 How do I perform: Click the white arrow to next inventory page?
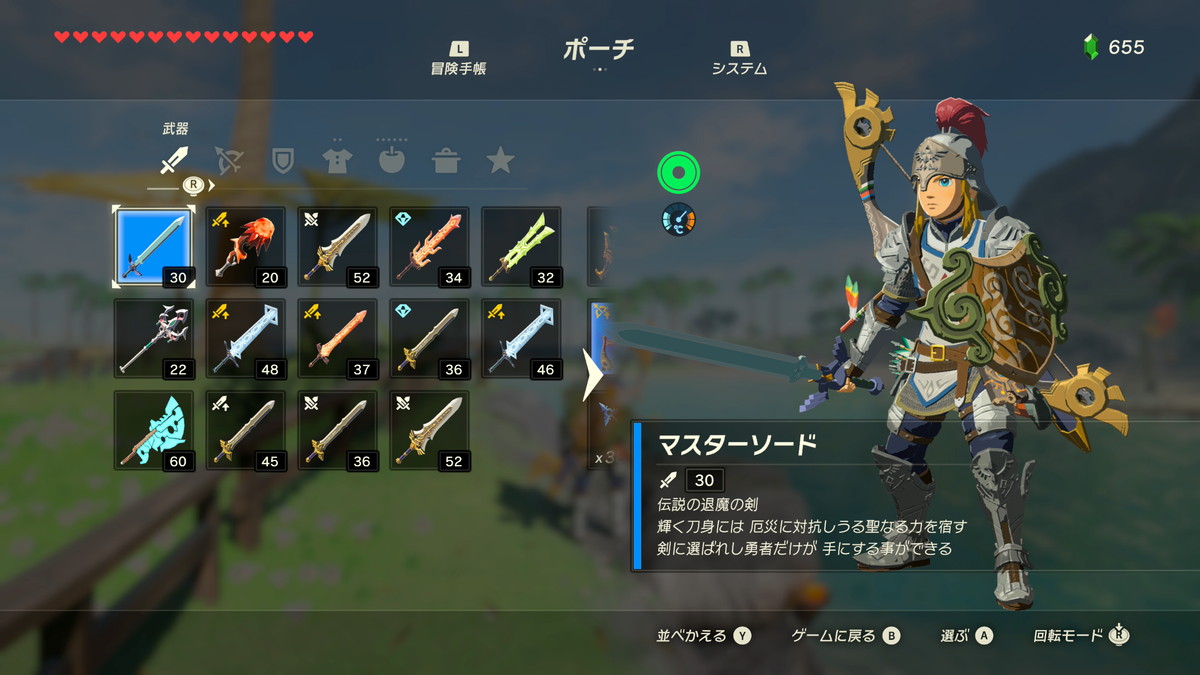(593, 375)
